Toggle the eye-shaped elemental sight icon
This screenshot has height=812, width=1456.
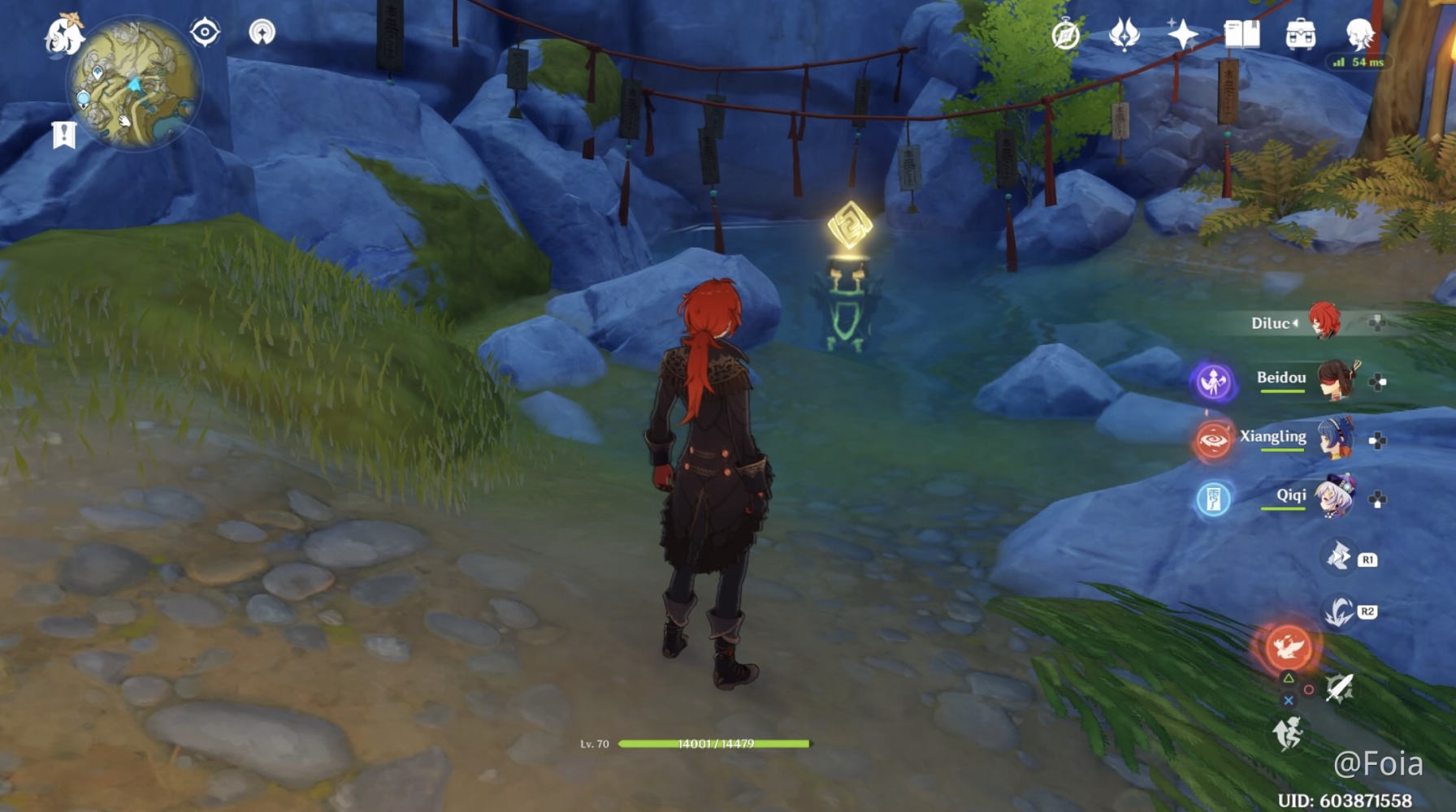click(x=205, y=32)
